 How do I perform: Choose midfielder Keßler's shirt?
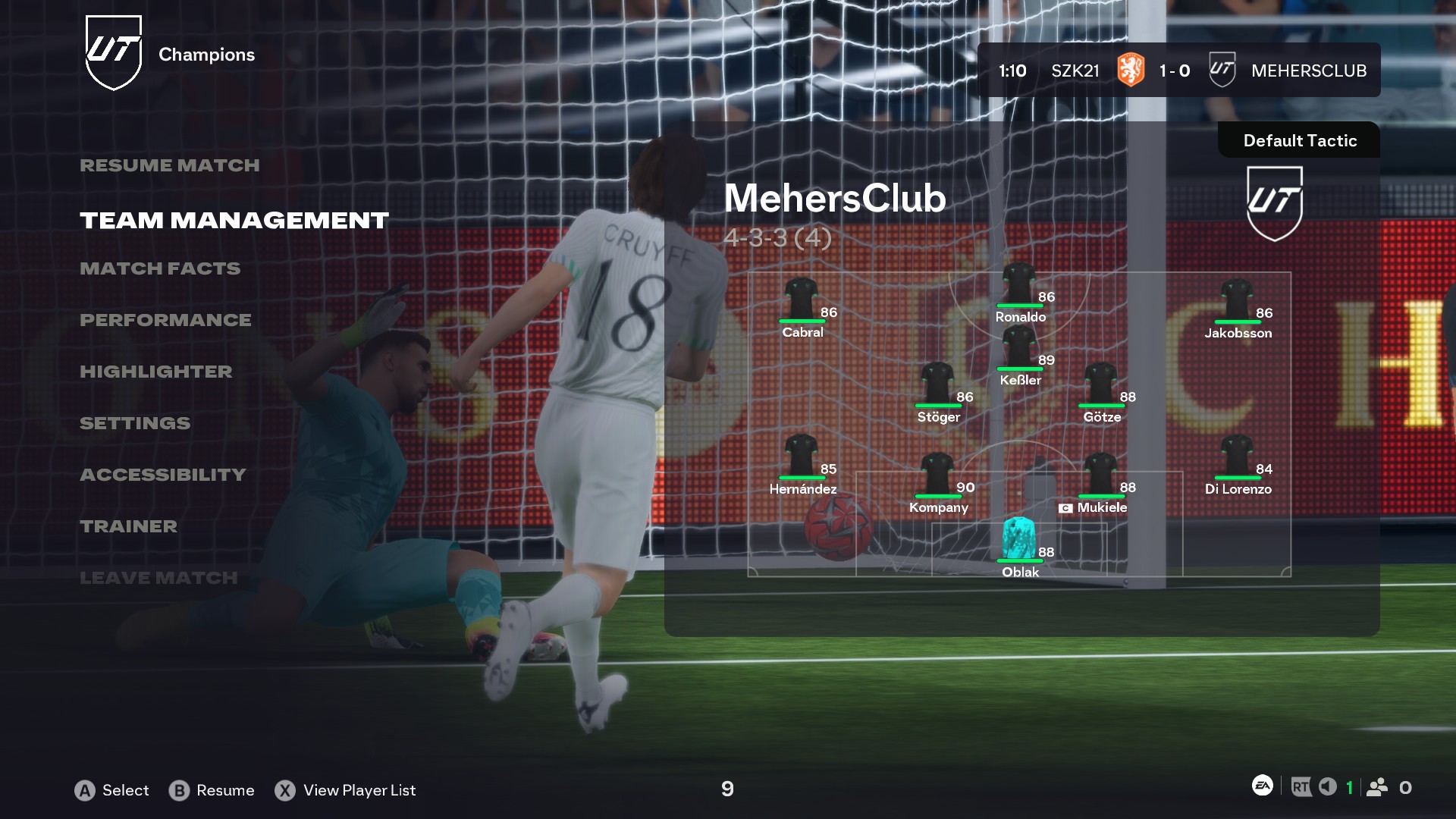coord(1019,347)
